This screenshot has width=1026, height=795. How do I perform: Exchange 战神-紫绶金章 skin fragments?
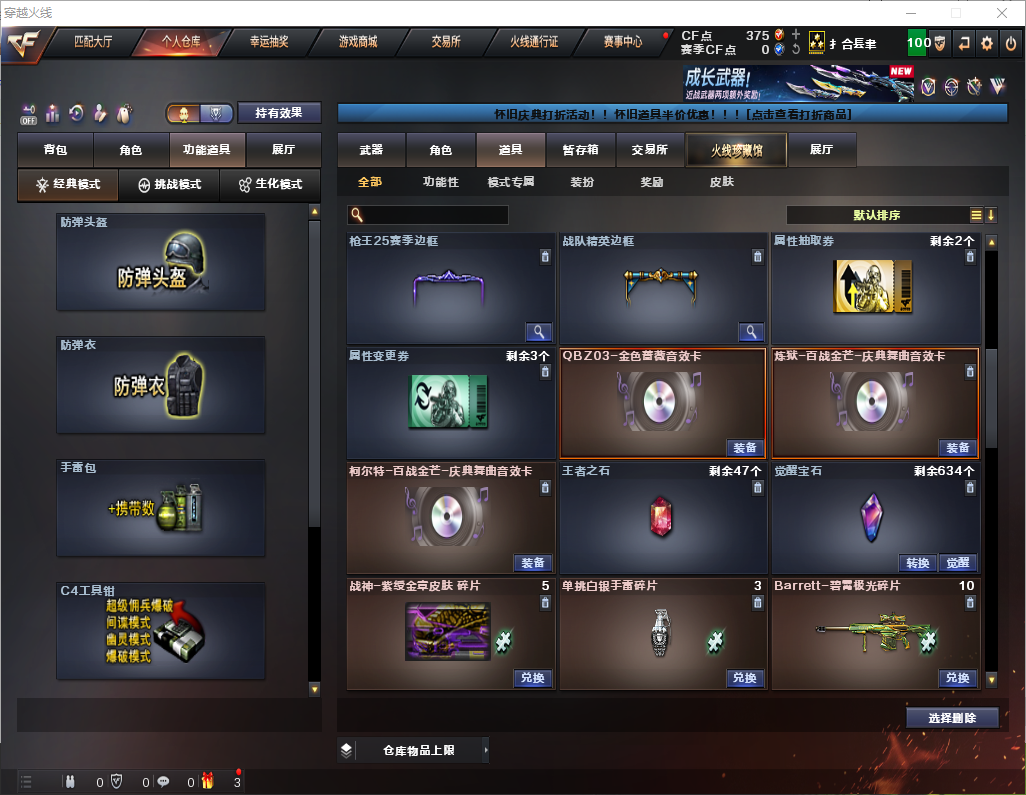pyautogui.click(x=533, y=678)
